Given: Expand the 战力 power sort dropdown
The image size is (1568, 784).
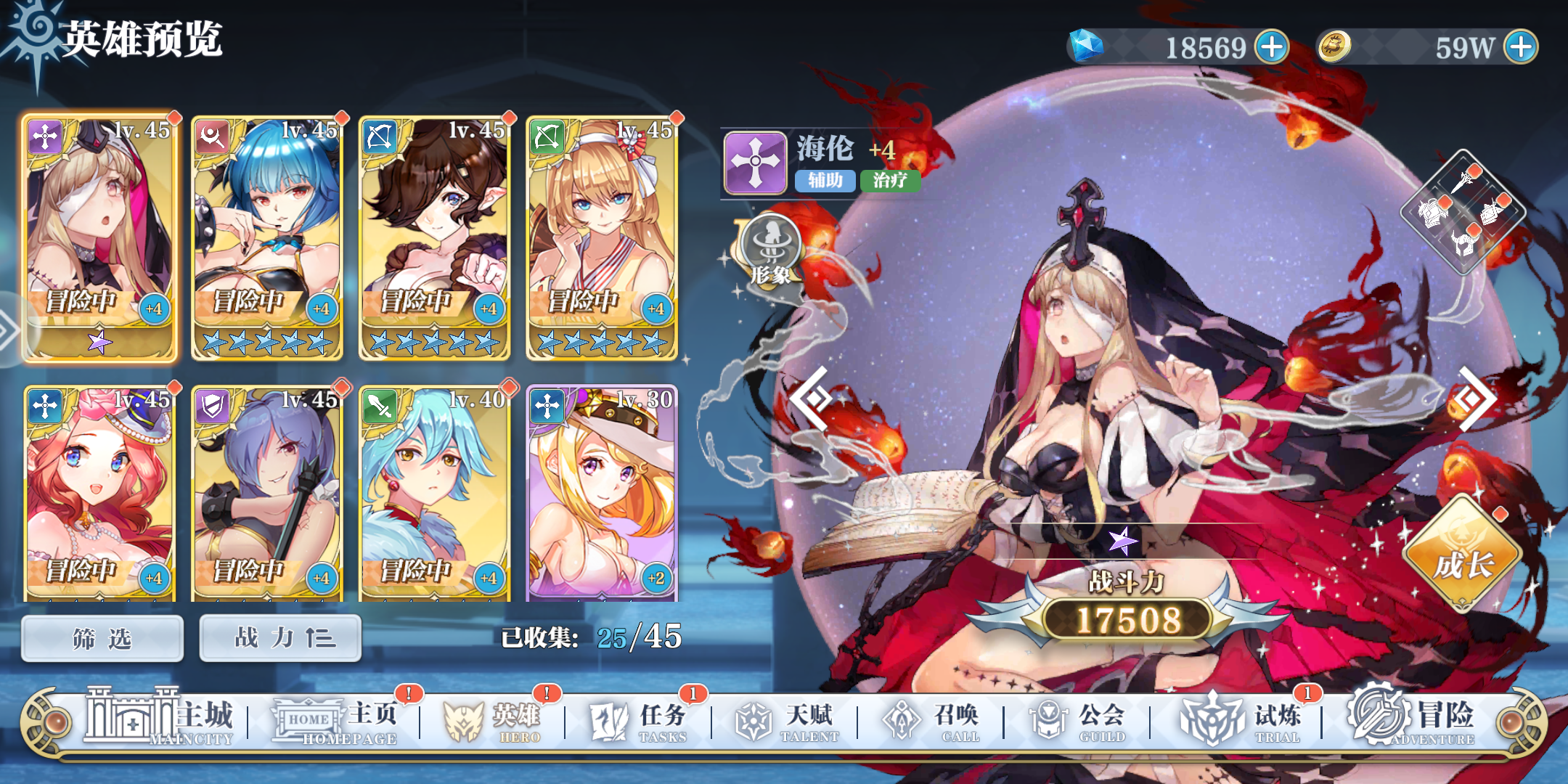Looking at the screenshot, I should click(280, 637).
